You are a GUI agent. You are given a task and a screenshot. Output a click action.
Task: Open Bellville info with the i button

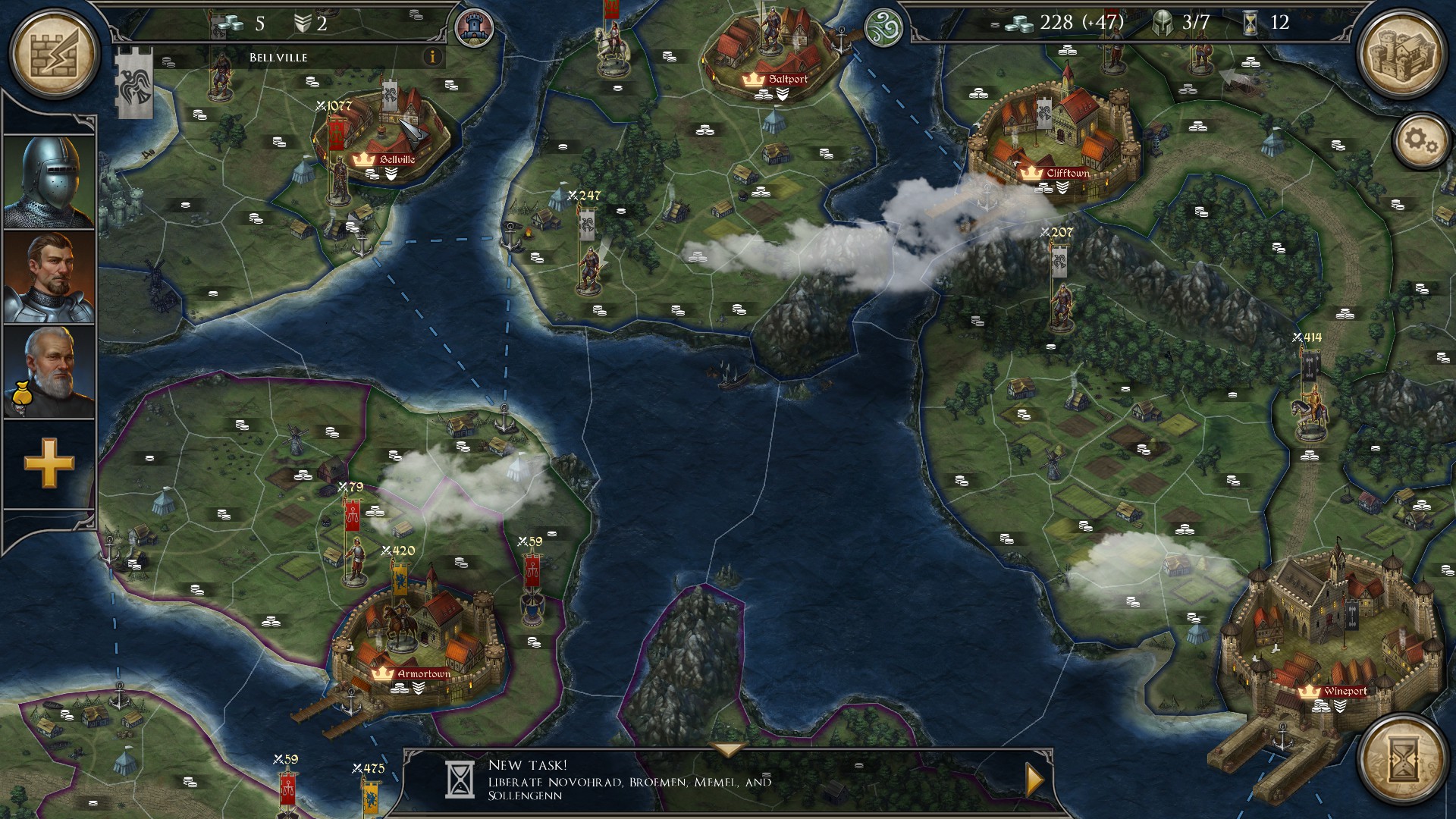click(x=432, y=57)
